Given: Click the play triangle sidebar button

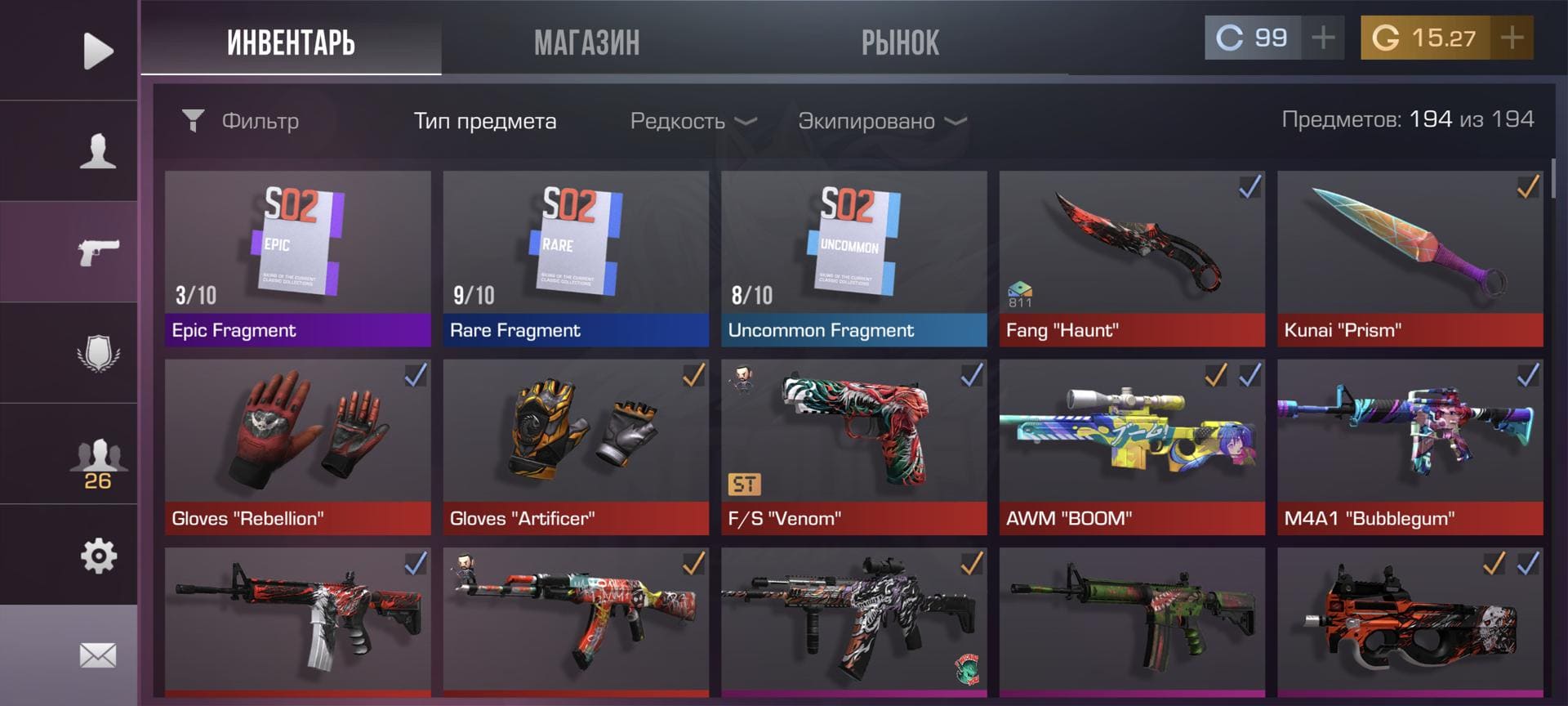Looking at the screenshot, I should click(97, 51).
